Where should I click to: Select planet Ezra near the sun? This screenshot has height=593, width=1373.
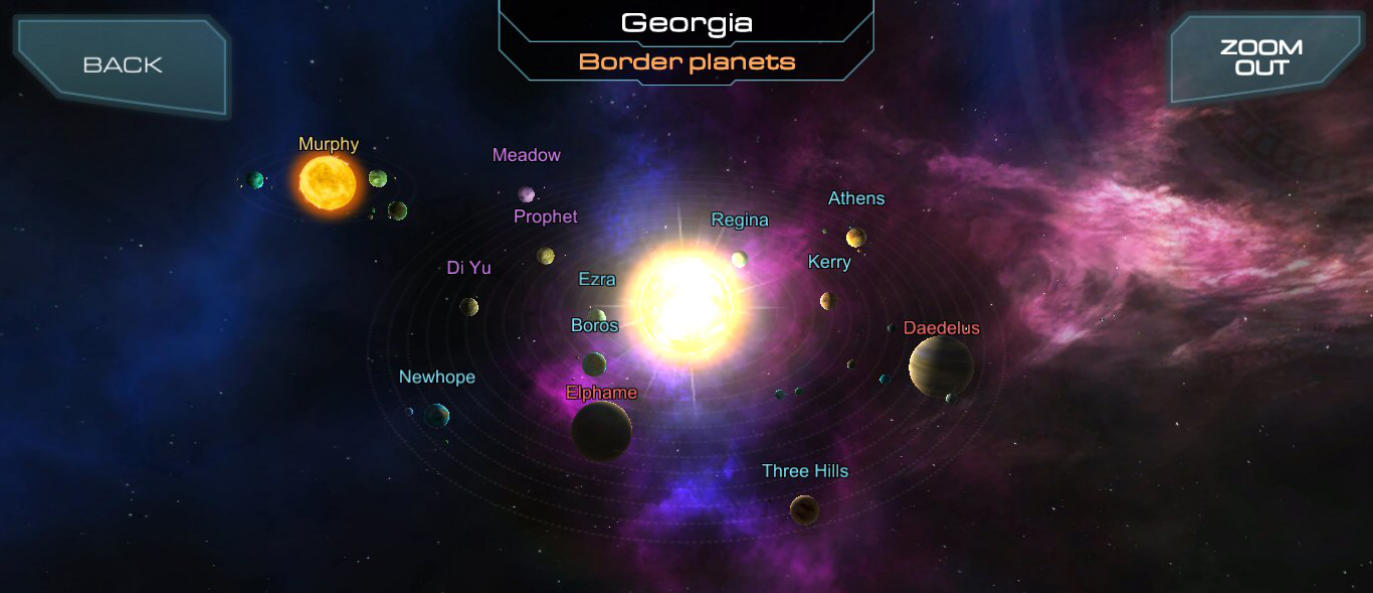pyautogui.click(x=597, y=315)
